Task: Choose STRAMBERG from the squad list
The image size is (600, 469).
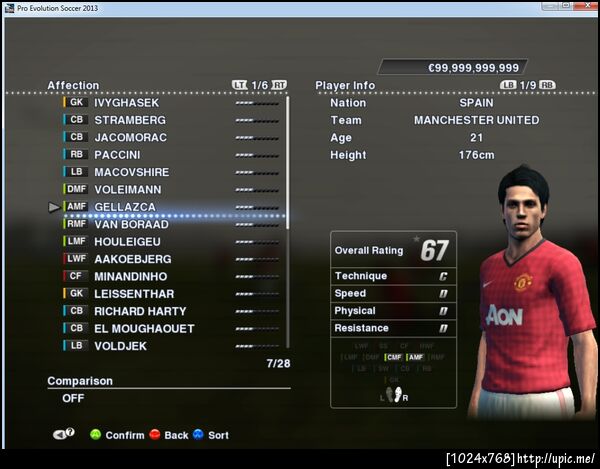Action: click(x=130, y=120)
